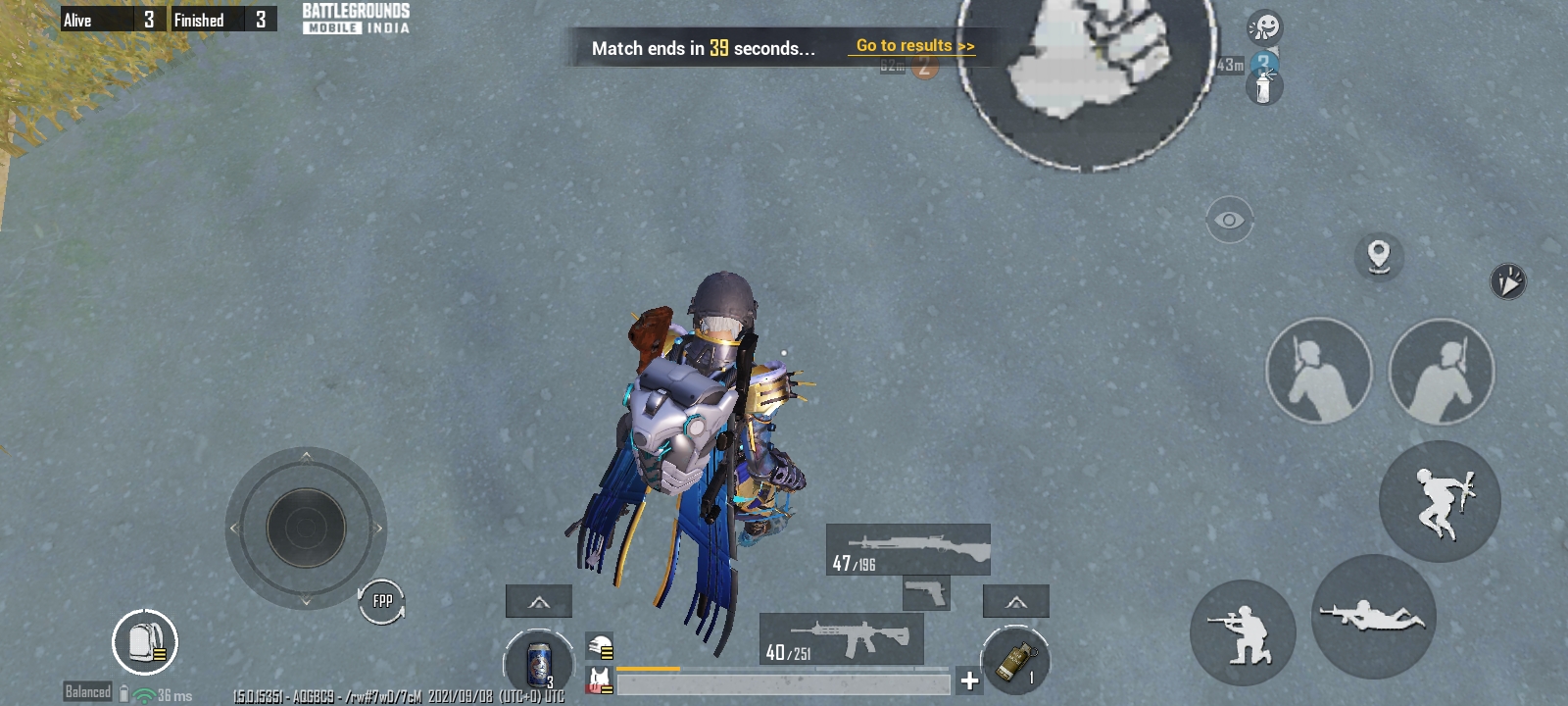Place a map marker pin
Image resolution: width=1568 pixels, height=706 pixels.
1379,256
